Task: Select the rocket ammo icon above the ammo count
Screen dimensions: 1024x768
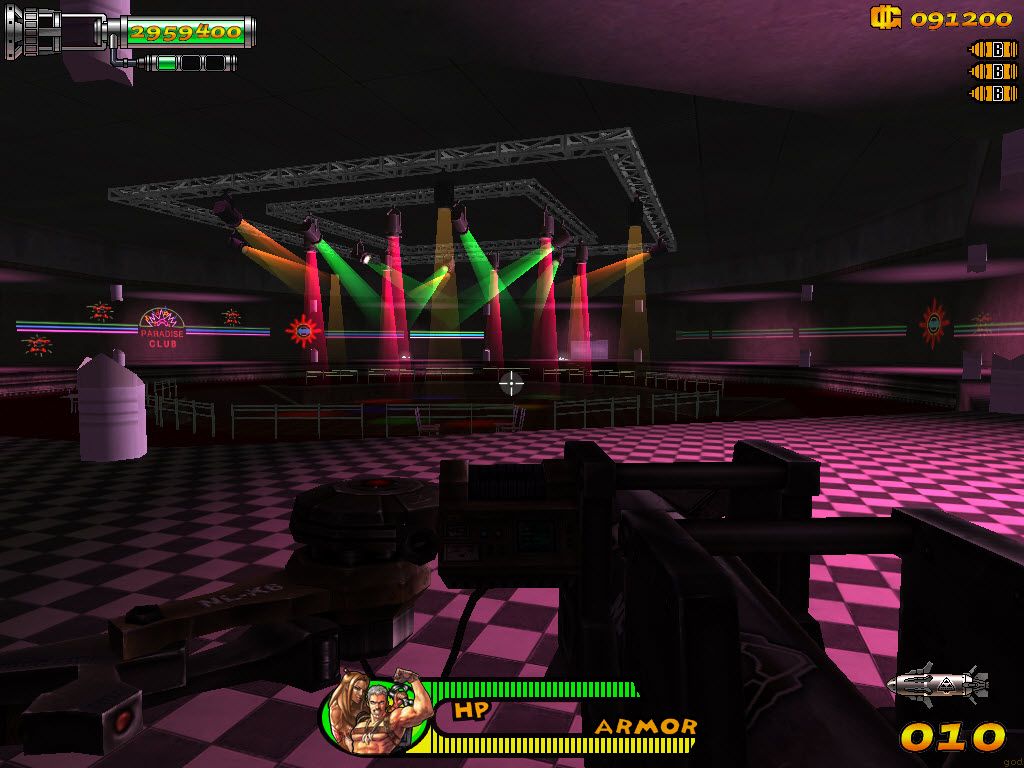Action: coord(938,684)
